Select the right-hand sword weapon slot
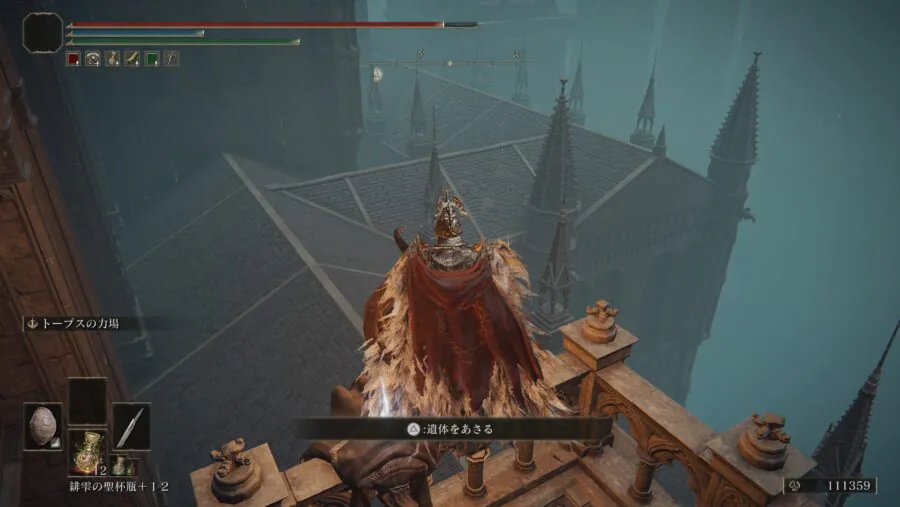 point(130,425)
